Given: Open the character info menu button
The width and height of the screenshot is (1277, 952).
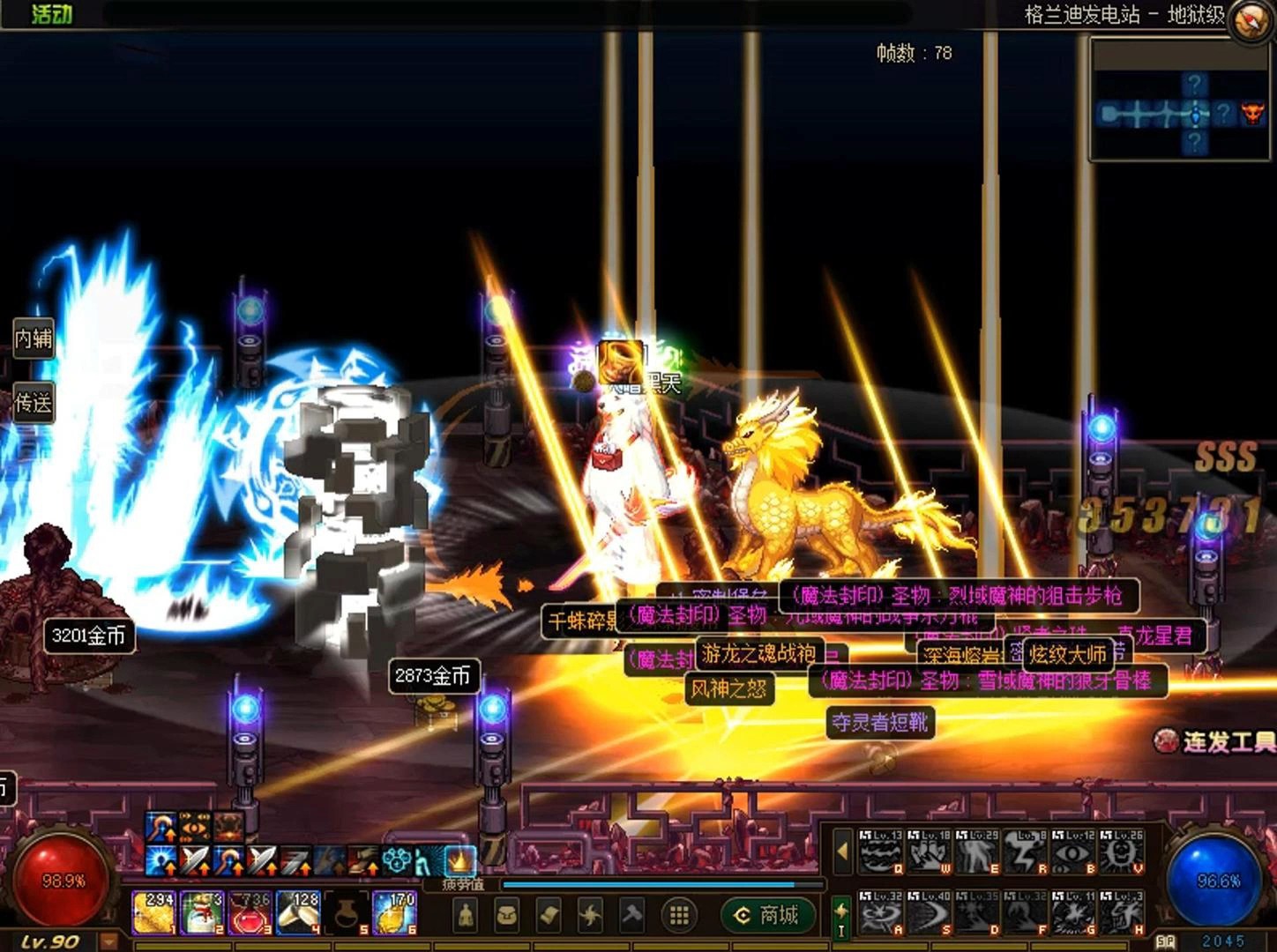Looking at the screenshot, I should [x=466, y=915].
